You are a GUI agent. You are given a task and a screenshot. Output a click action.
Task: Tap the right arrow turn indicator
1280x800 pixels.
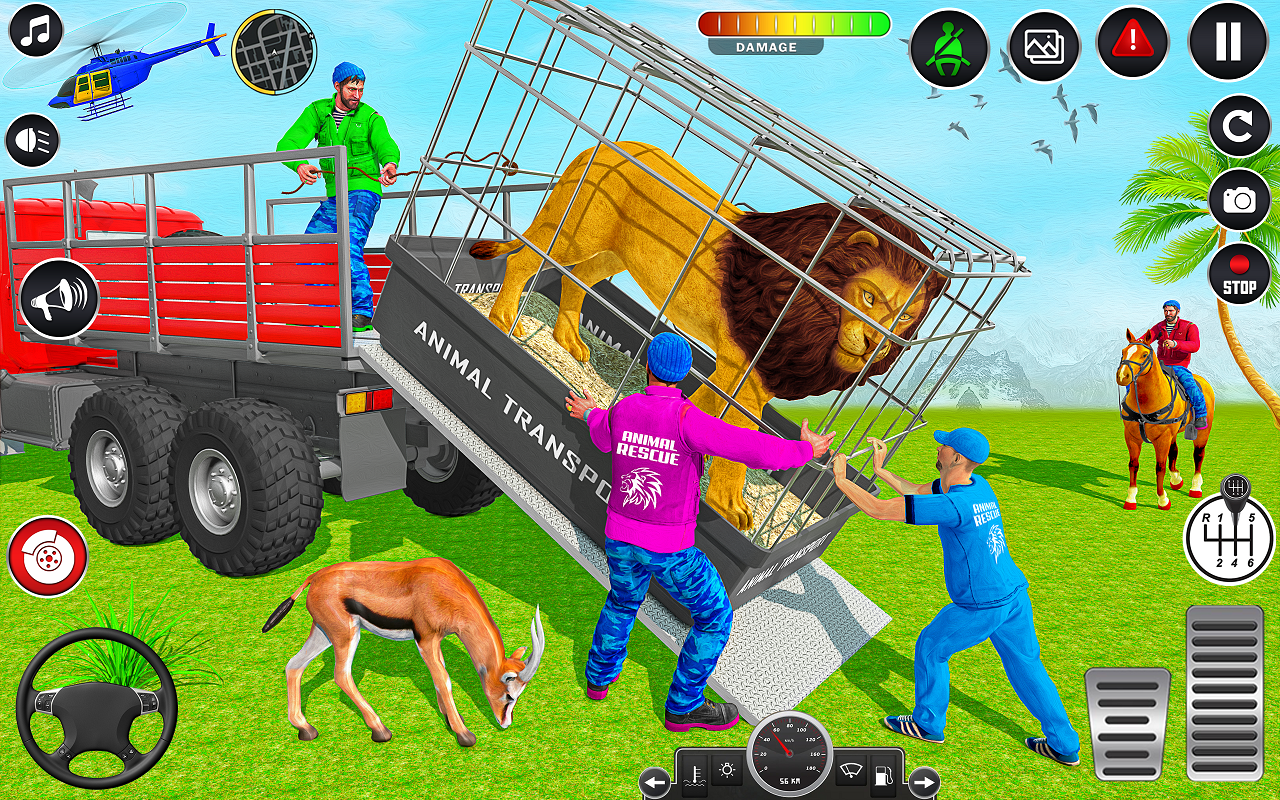click(x=924, y=782)
